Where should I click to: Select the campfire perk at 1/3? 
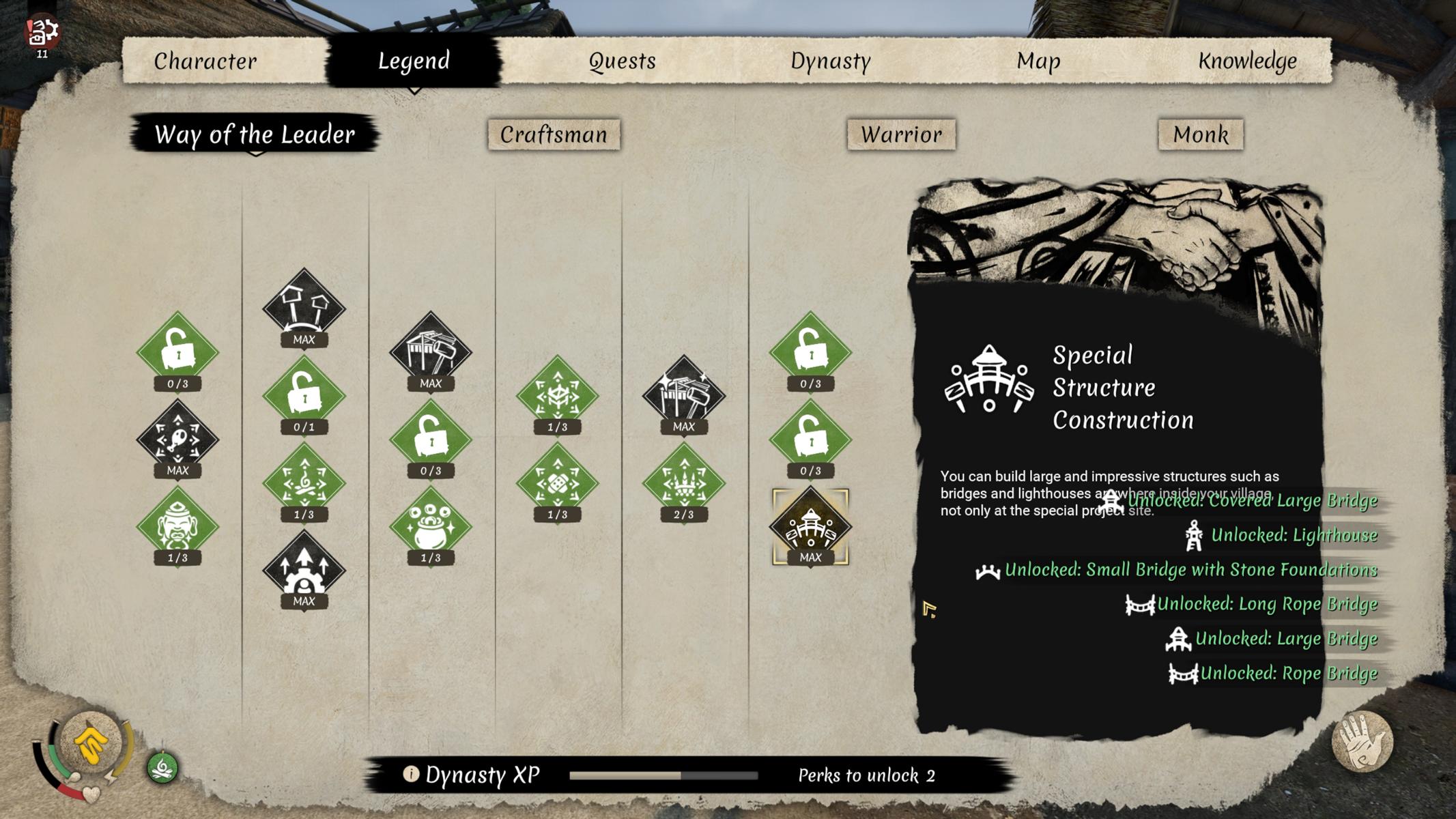tap(304, 482)
